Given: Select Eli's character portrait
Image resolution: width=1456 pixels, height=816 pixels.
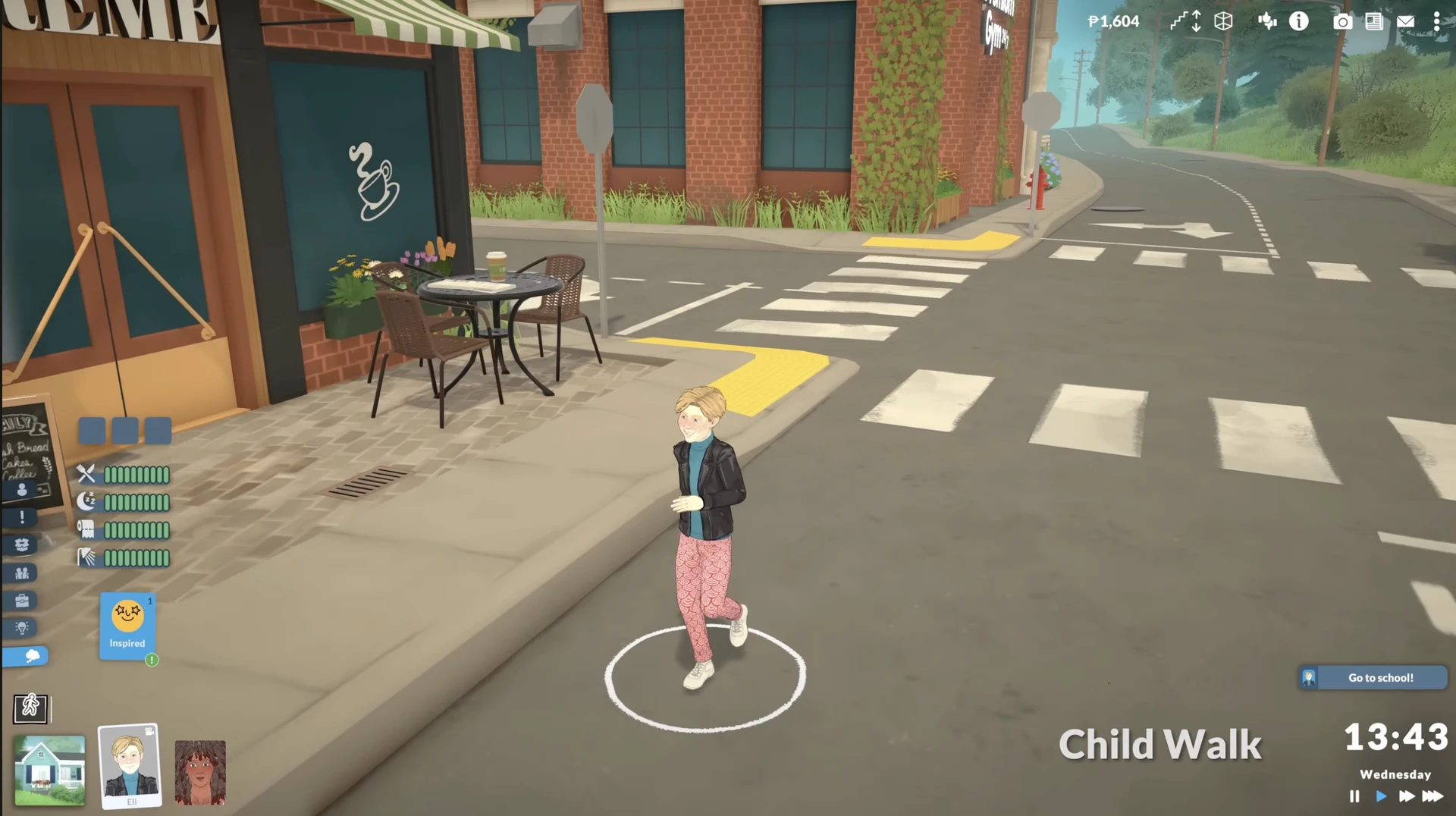Looking at the screenshot, I should coord(130,766).
